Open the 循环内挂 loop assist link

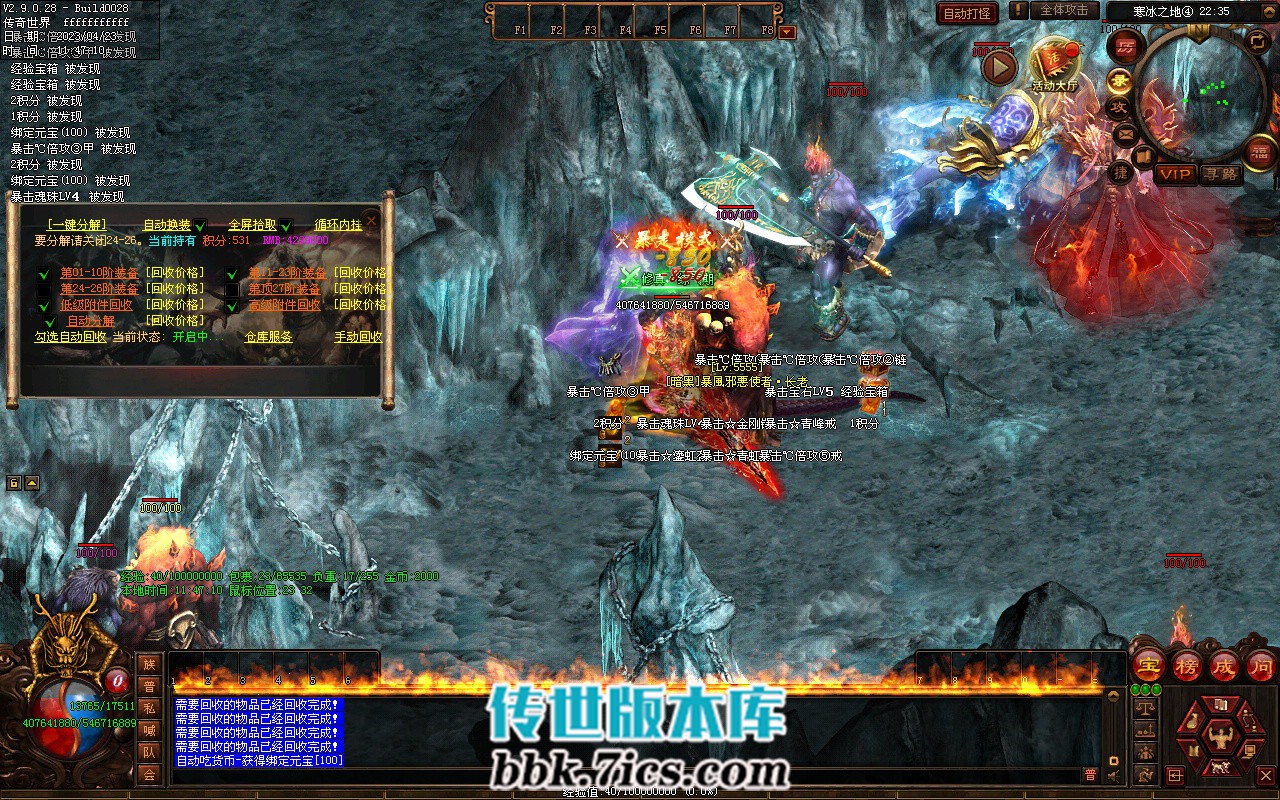click(338, 225)
